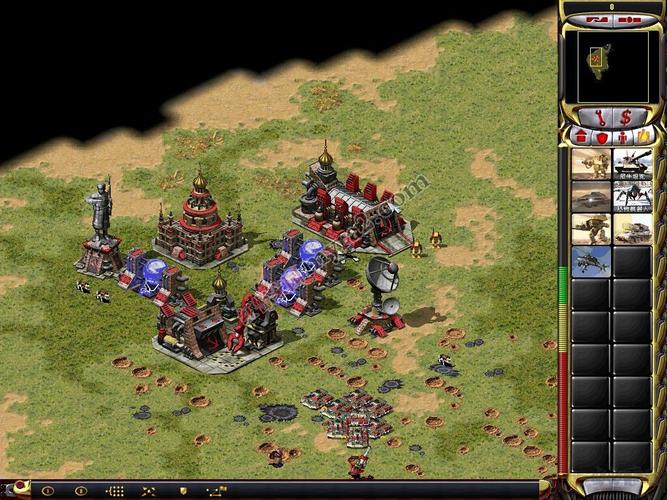Click the radar minimap
The height and width of the screenshot is (500, 667).
pyautogui.click(x=611, y=65)
